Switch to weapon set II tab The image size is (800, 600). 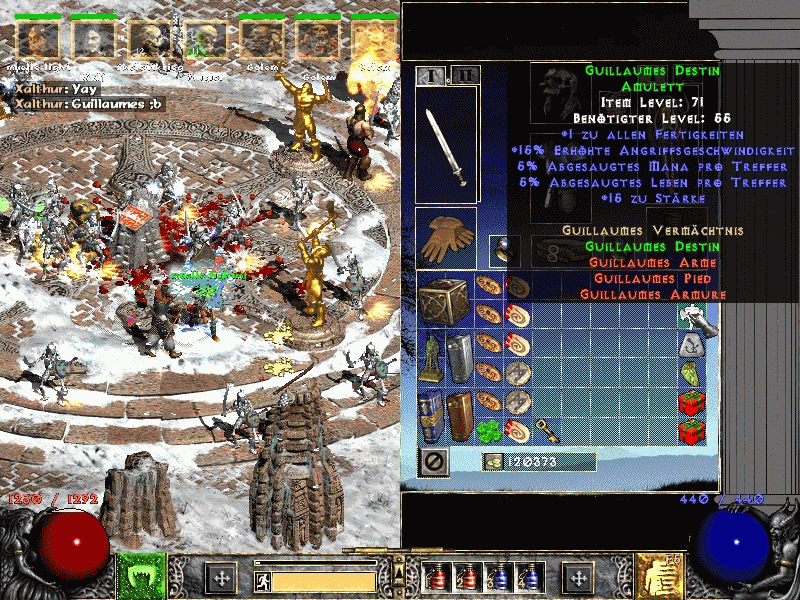pos(464,75)
